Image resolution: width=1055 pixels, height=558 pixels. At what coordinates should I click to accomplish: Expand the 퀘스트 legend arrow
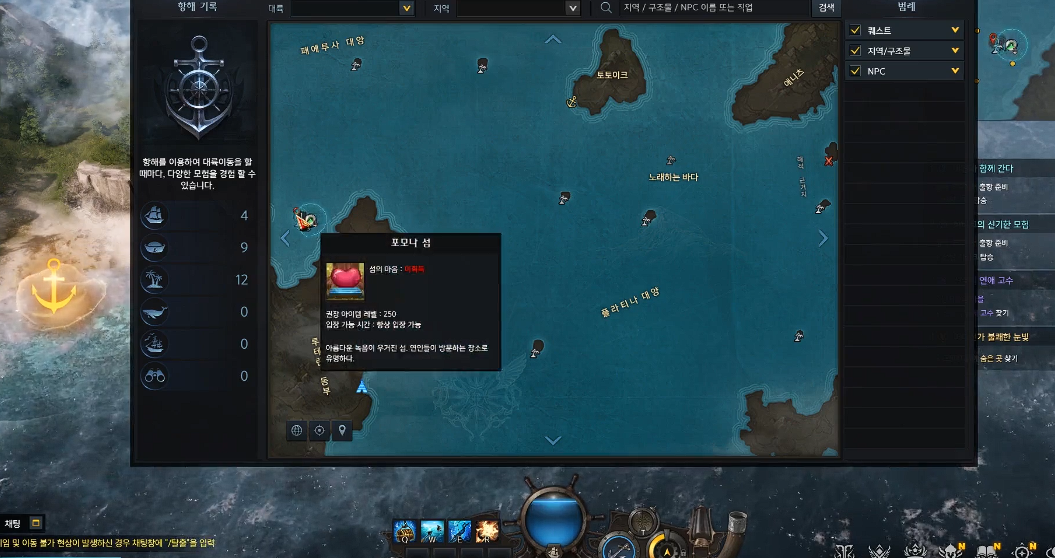[955, 30]
